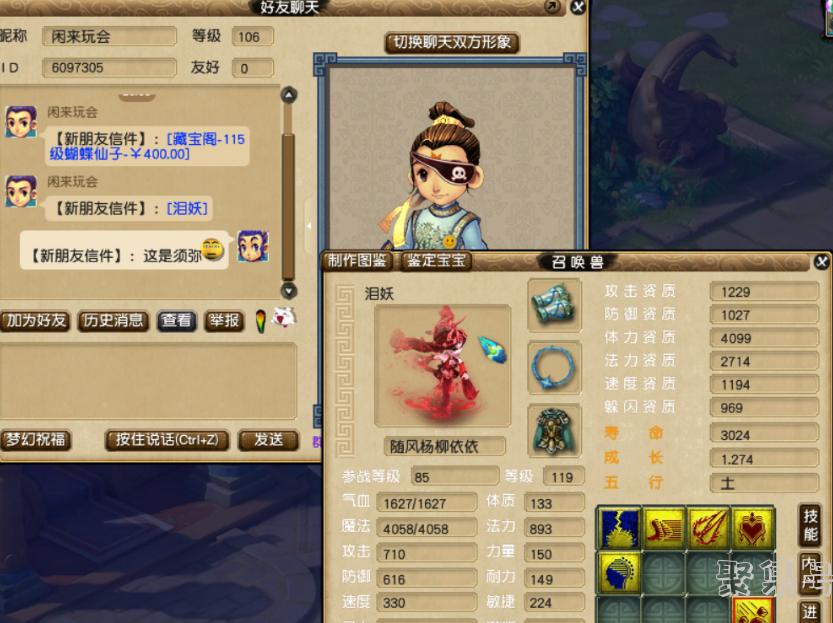Close the 召唤兽 summon panel
833x623 pixels.
[820, 262]
